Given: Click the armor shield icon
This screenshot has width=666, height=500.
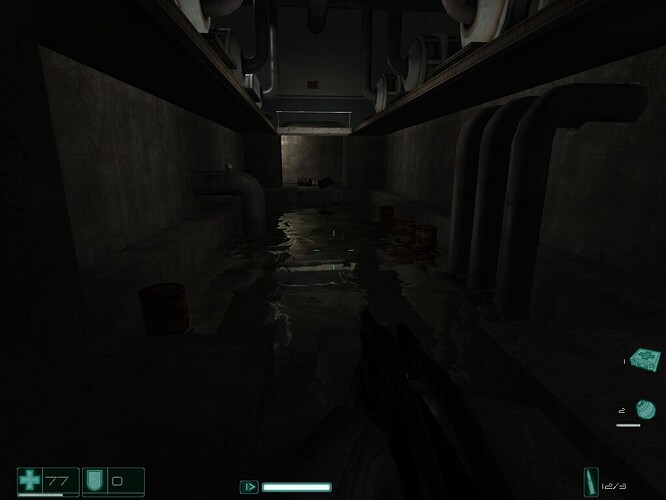Looking at the screenshot, I should tap(95, 480).
